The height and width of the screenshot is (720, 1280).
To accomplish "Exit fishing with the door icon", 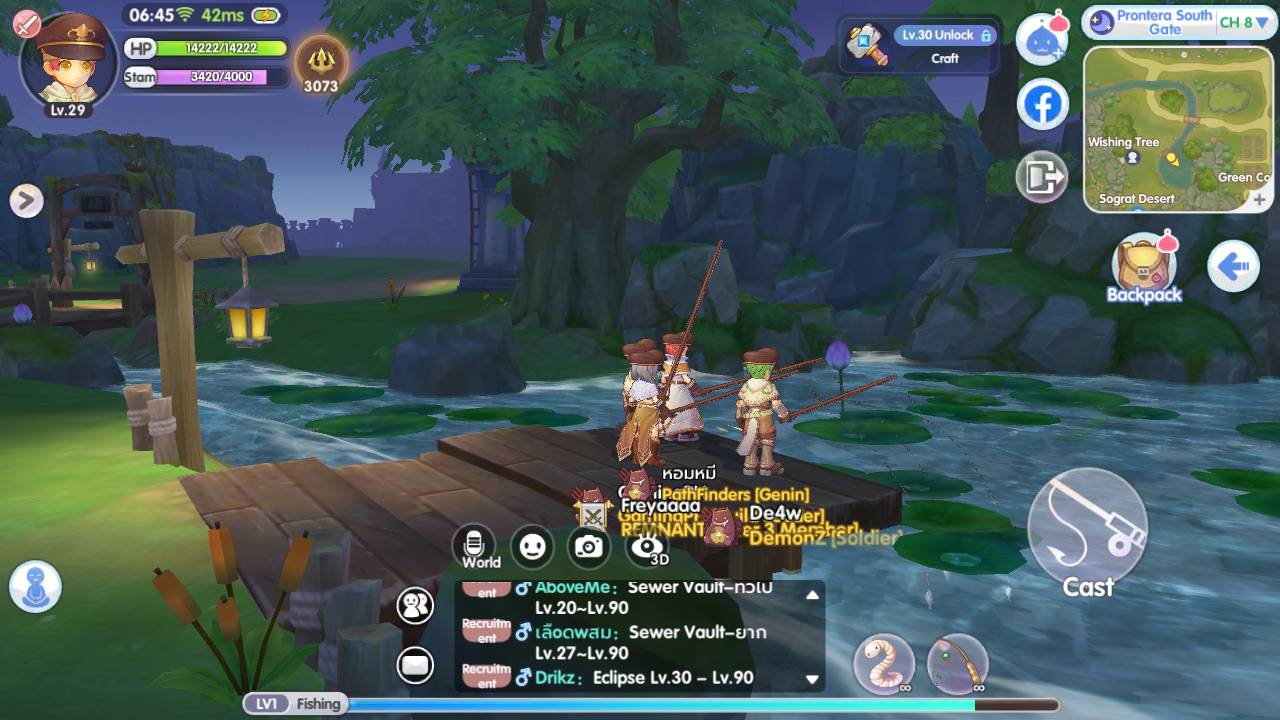I will click(1042, 179).
